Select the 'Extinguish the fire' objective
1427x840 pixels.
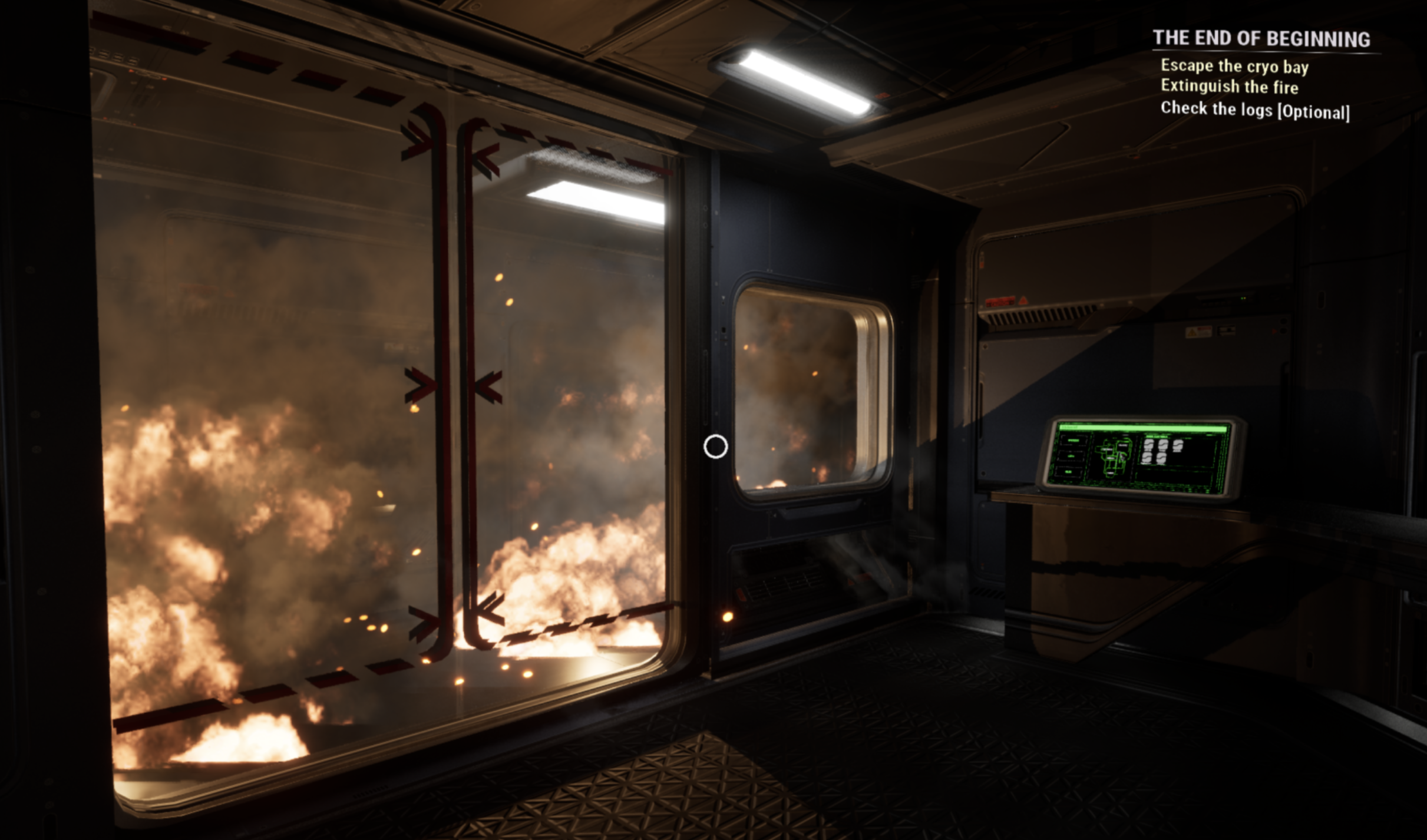click(x=1229, y=87)
